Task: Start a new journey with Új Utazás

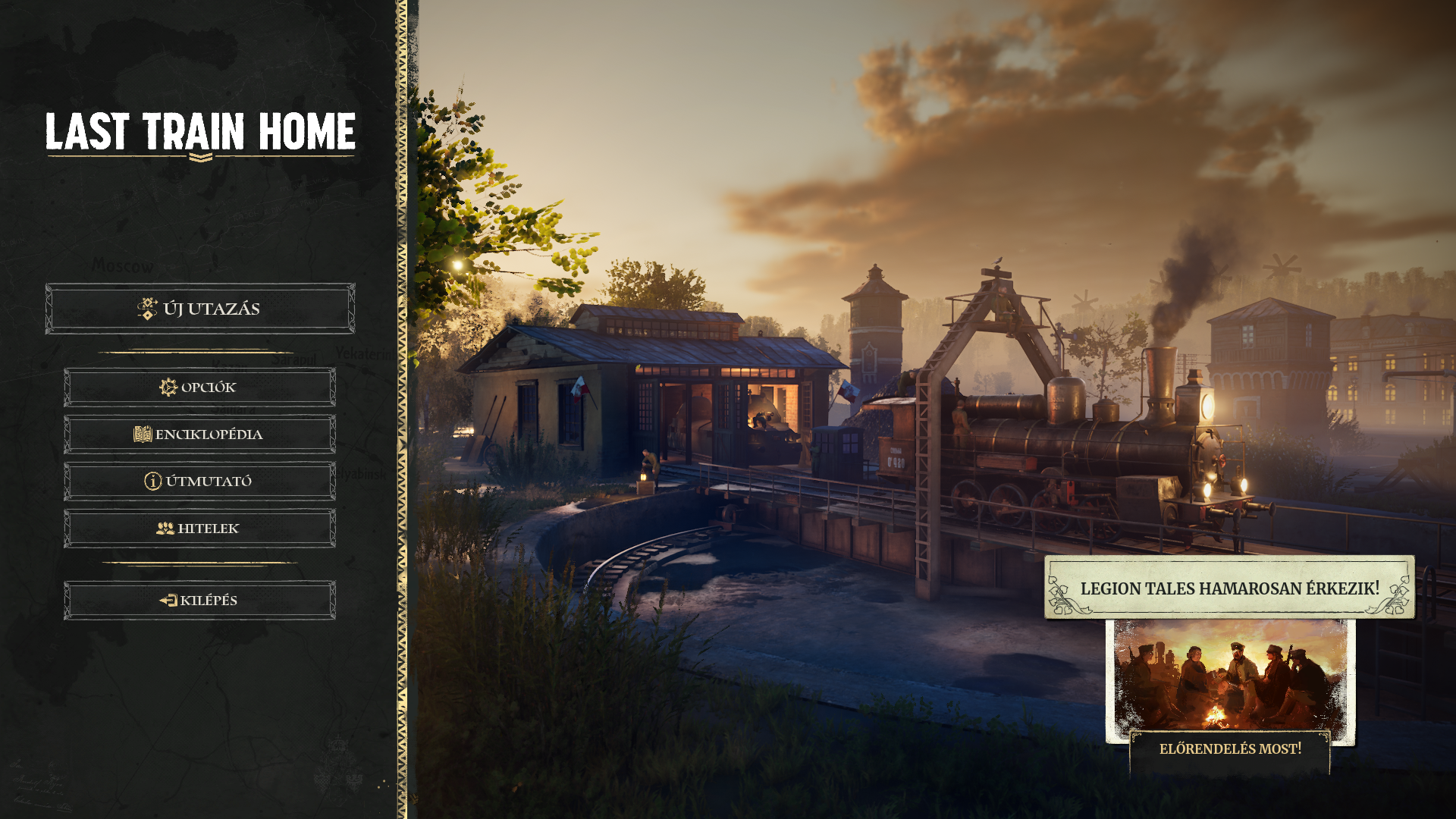Action: pos(200,309)
